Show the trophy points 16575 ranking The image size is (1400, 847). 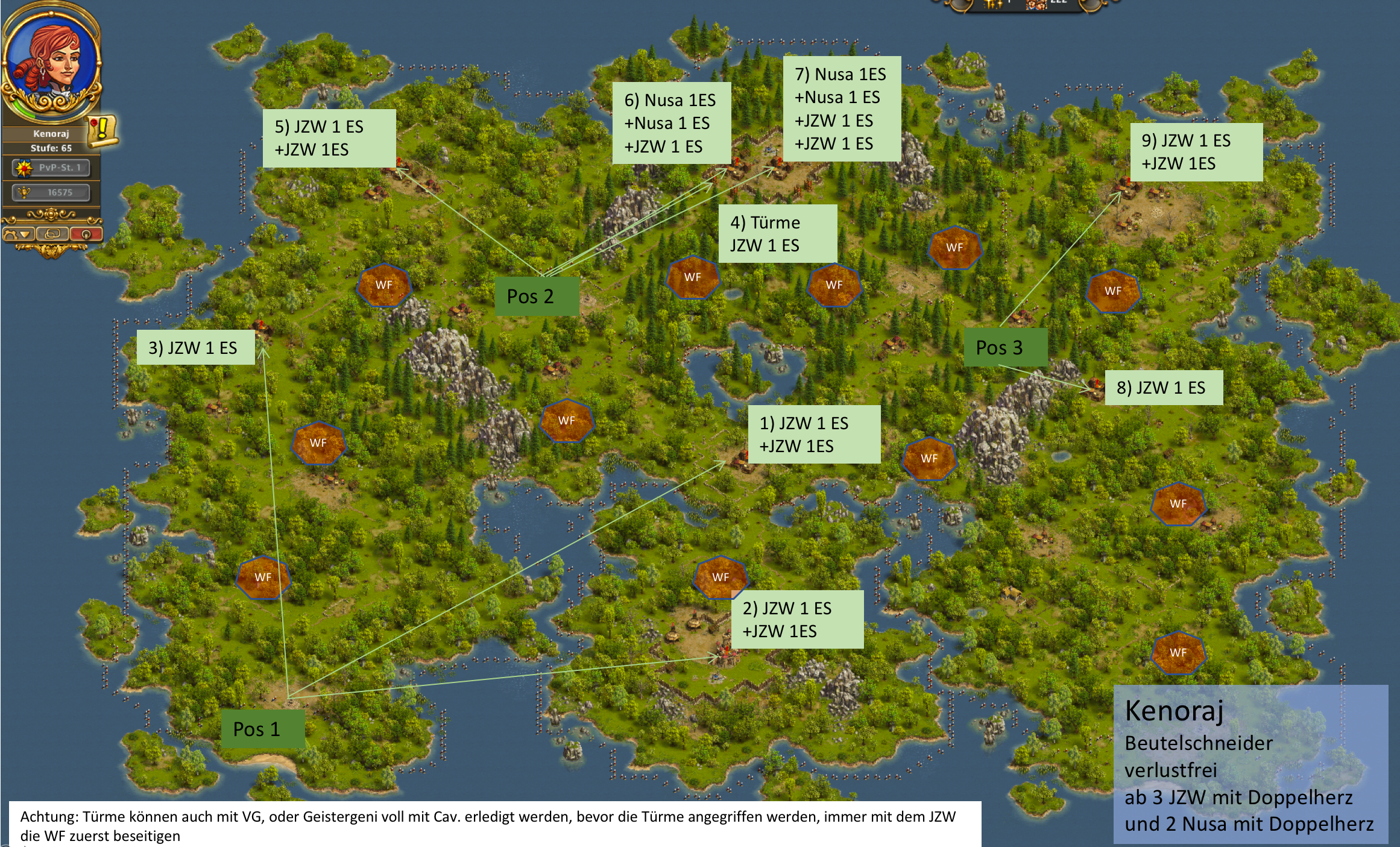tap(51, 192)
